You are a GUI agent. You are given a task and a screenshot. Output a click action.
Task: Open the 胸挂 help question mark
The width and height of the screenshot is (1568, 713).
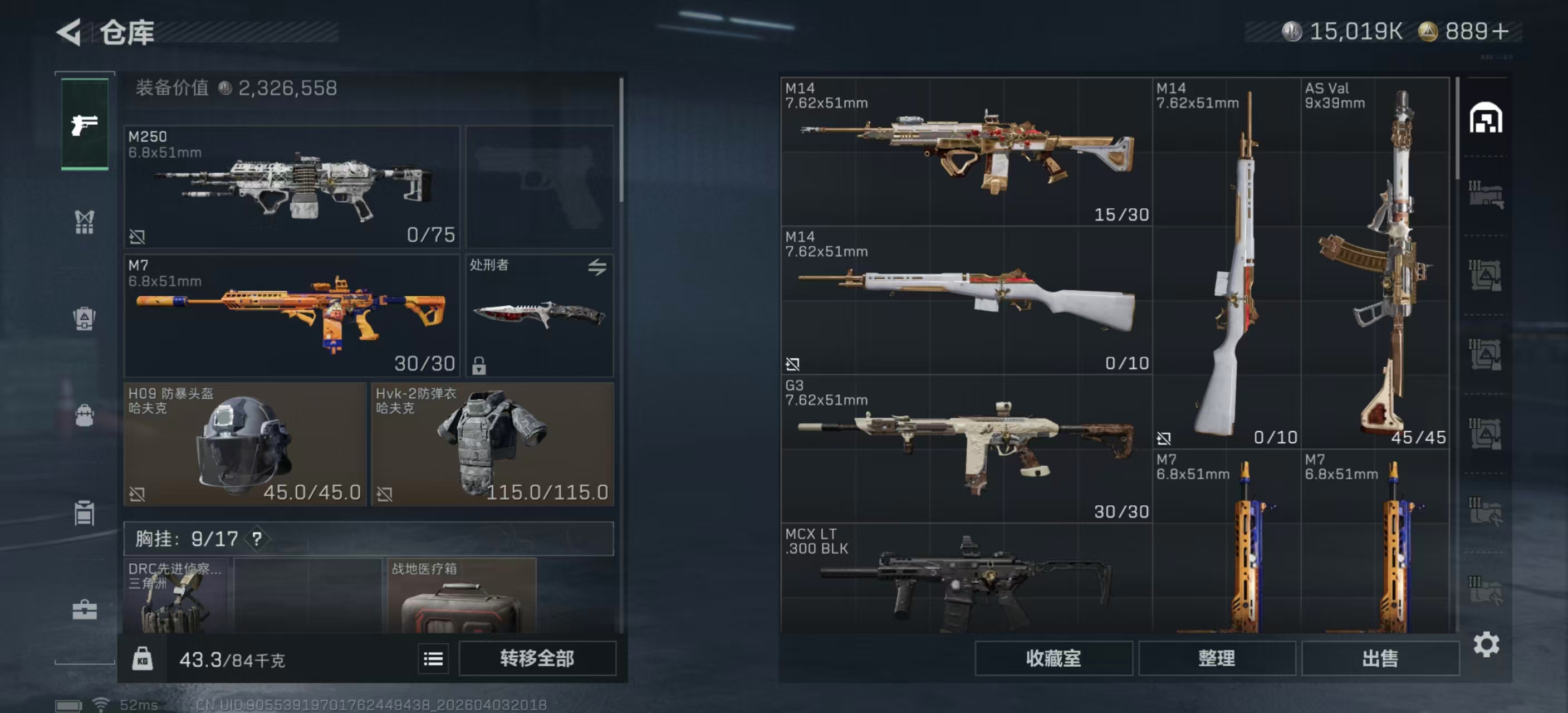pyautogui.click(x=257, y=538)
